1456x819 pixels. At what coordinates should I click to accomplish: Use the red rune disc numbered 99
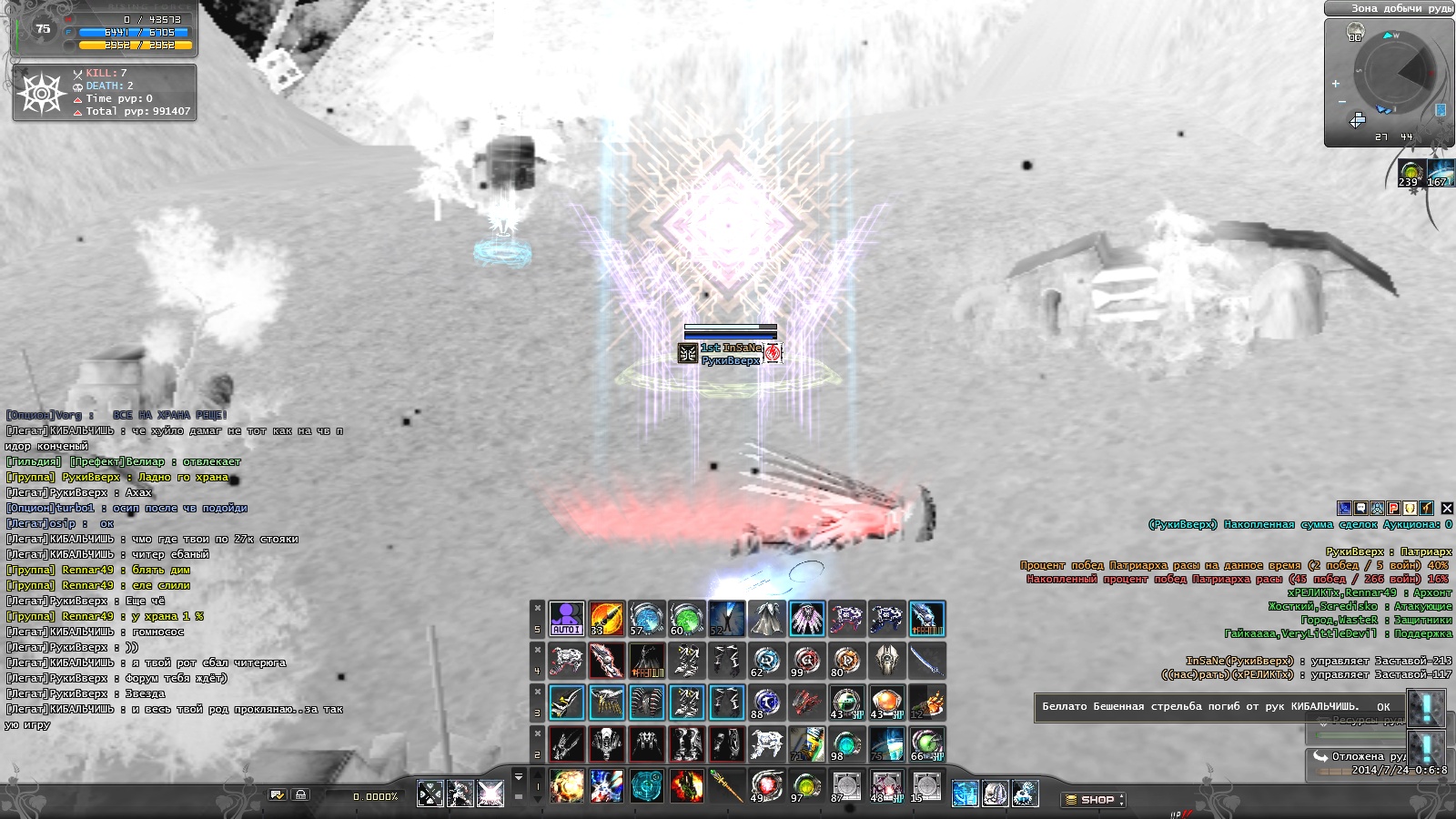point(806,661)
